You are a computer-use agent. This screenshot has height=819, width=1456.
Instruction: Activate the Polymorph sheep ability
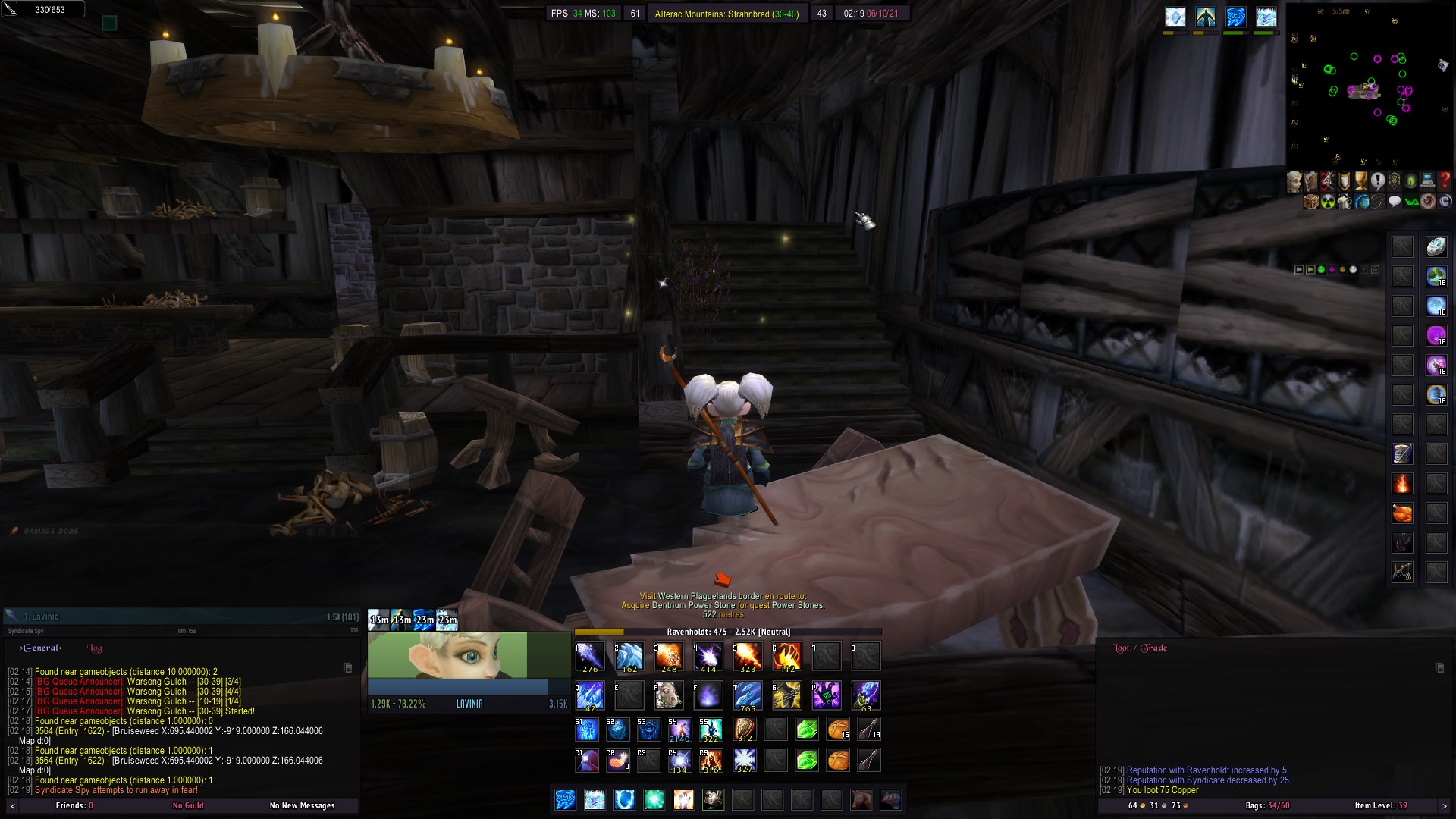coord(668,695)
